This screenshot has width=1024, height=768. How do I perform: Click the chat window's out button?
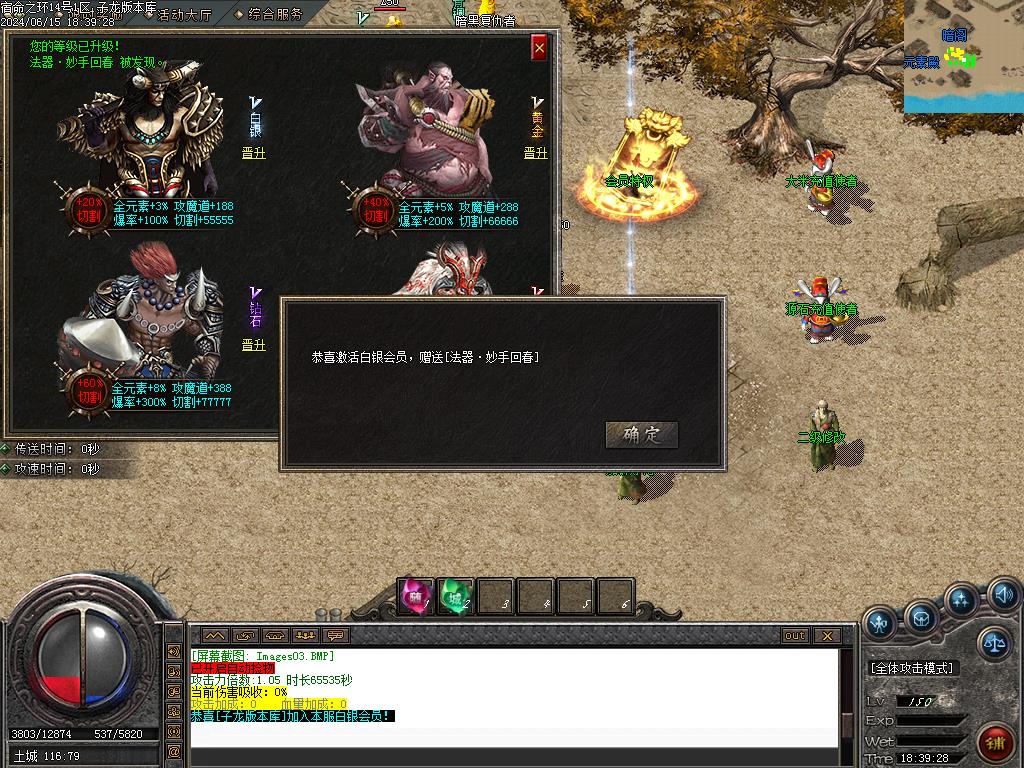pyautogui.click(x=795, y=635)
